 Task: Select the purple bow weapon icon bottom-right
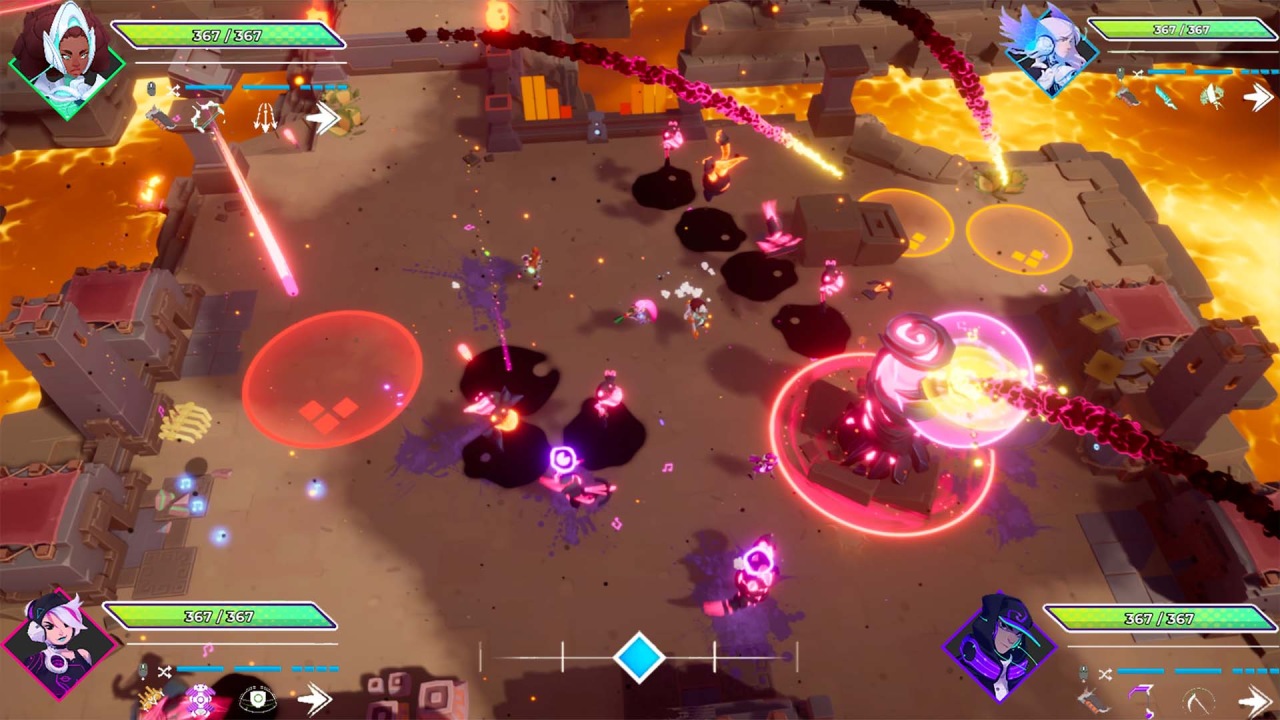point(1141,700)
